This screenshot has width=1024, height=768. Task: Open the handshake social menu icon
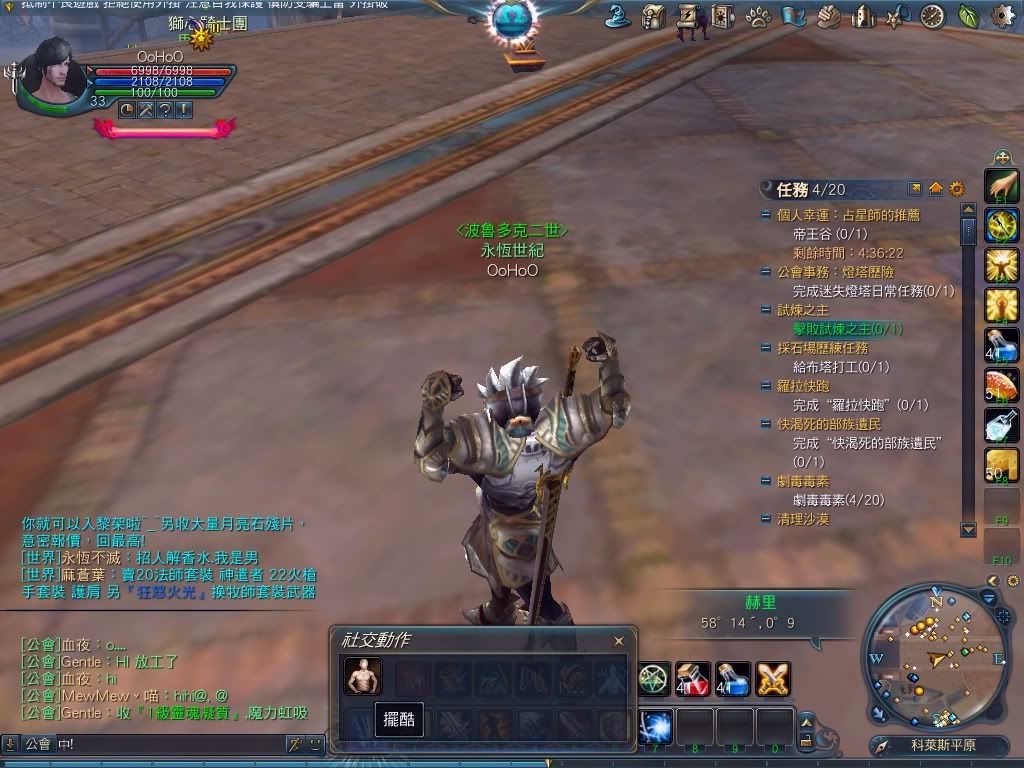click(828, 17)
